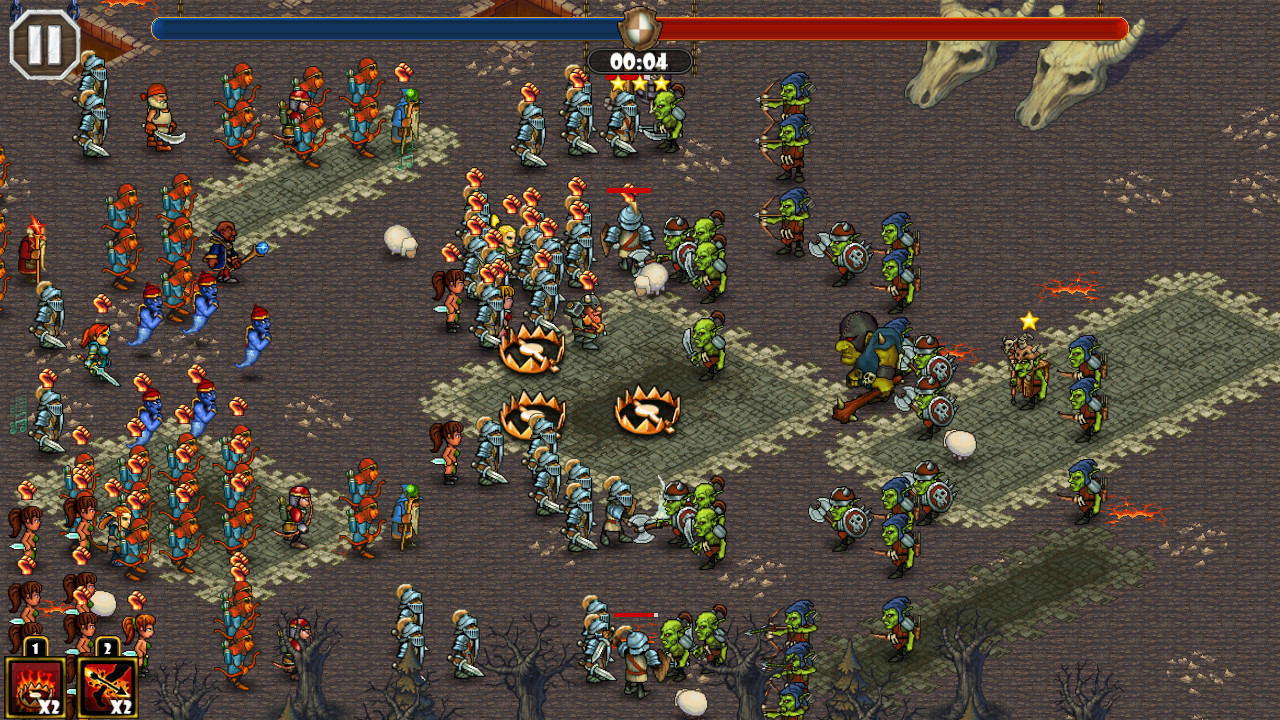
Task: Click the X2 charge counter on the trap ability
Action: [x=50, y=708]
